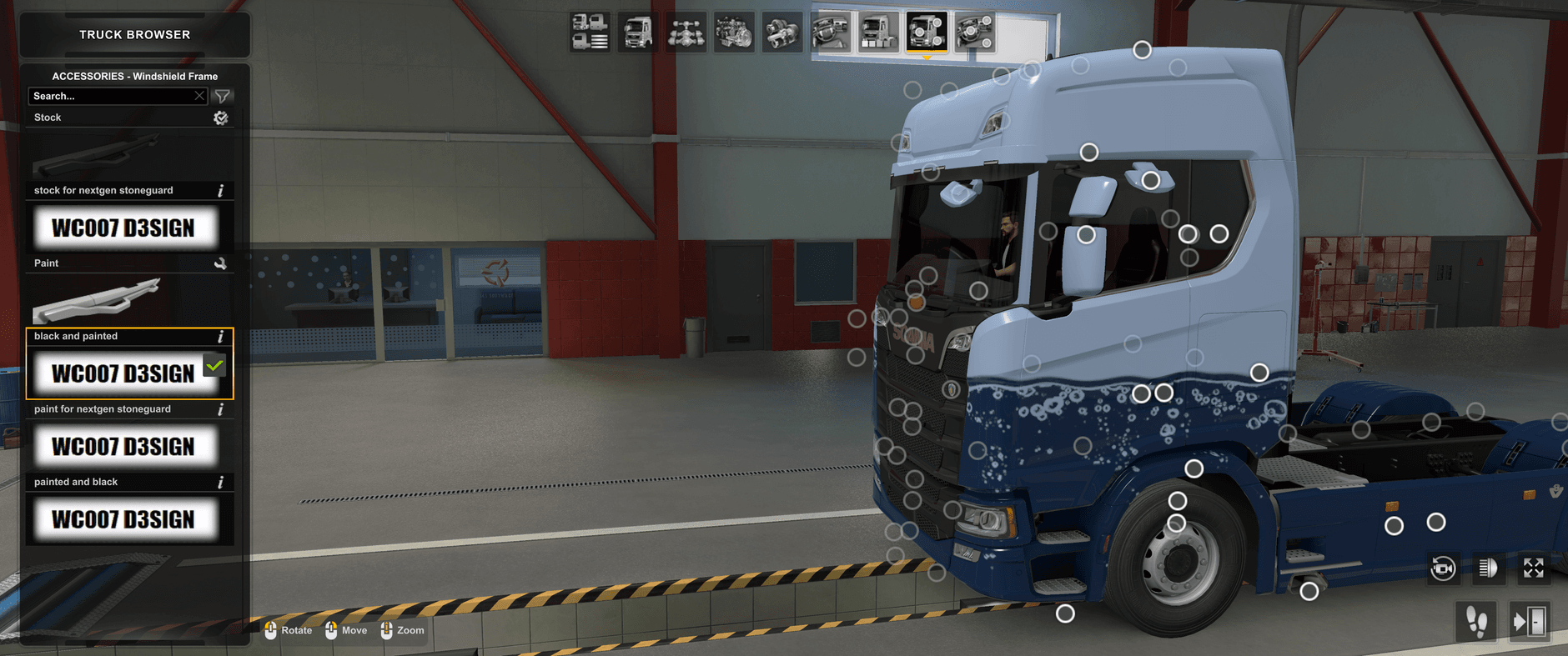The width and height of the screenshot is (1568, 656).
Task: Toggle the headlights icon in the corner controls
Action: (1489, 570)
